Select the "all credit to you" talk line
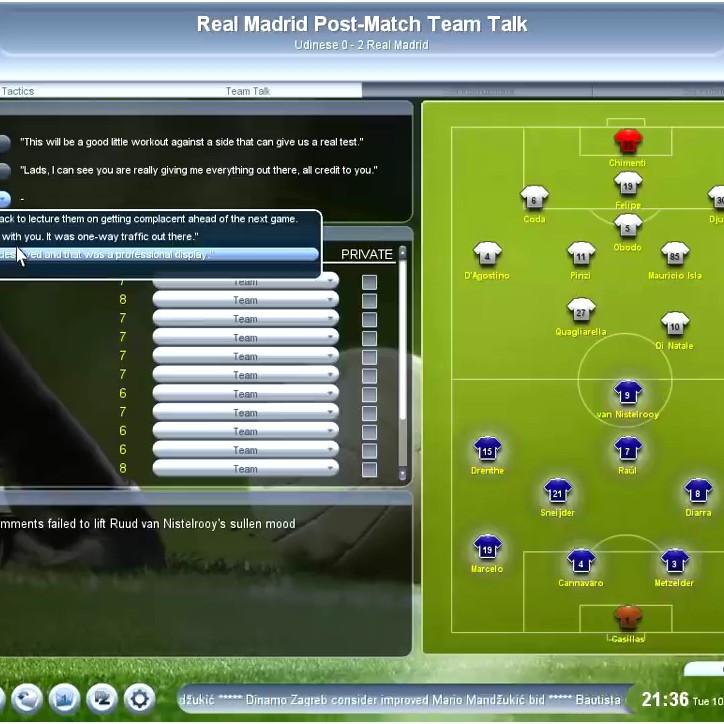Image resolution: width=724 pixels, height=724 pixels. pyautogui.click(x=199, y=170)
